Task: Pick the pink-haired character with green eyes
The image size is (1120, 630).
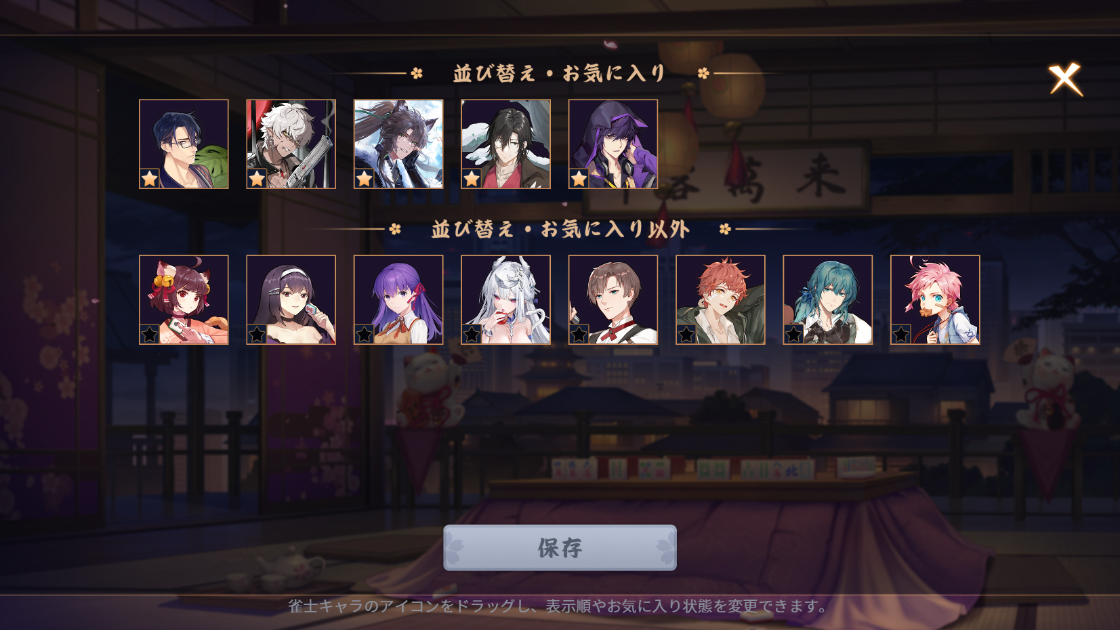Action: point(935,300)
